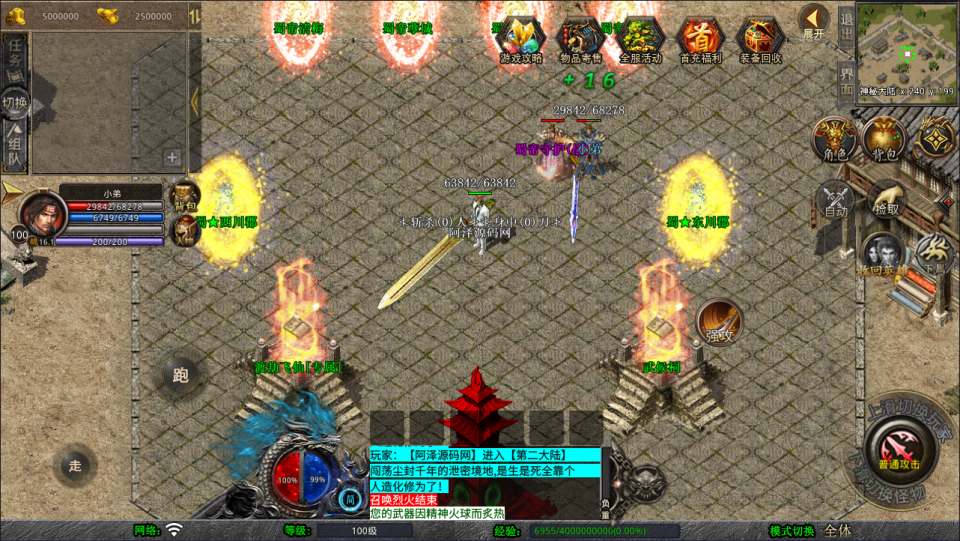This screenshot has width=960, height=541.
Task: Click the 展开 expand arrow button
Action: tap(814, 19)
